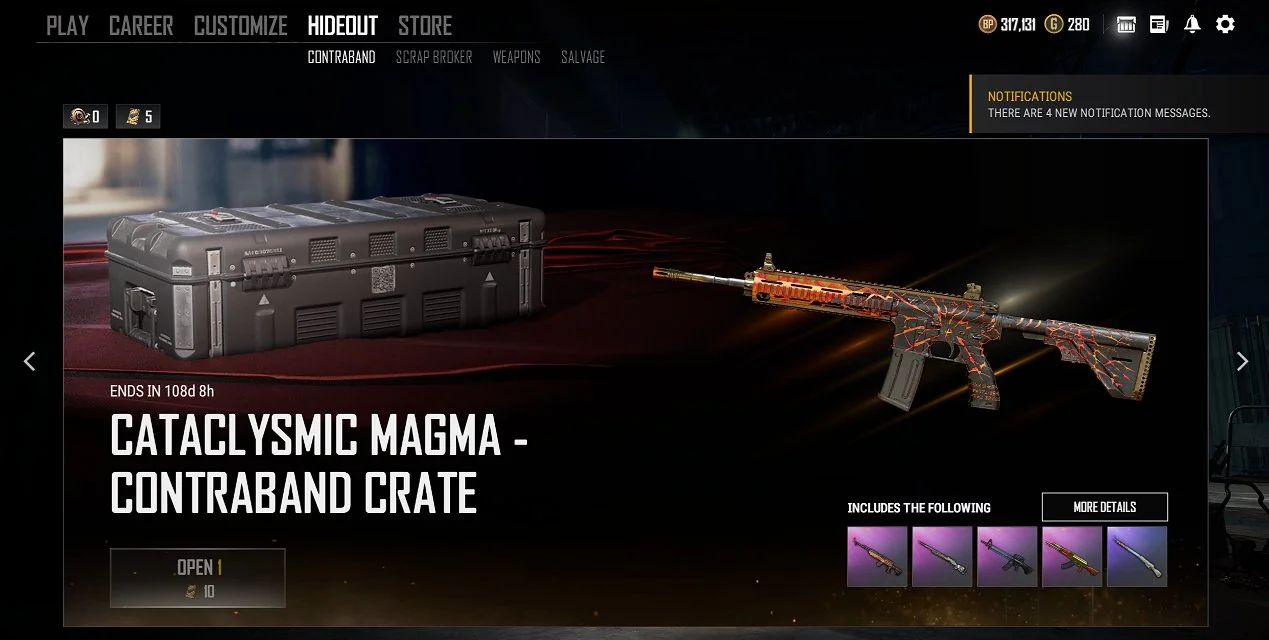
Task: Go to the previous crate with left arrow
Action: pyautogui.click(x=29, y=361)
